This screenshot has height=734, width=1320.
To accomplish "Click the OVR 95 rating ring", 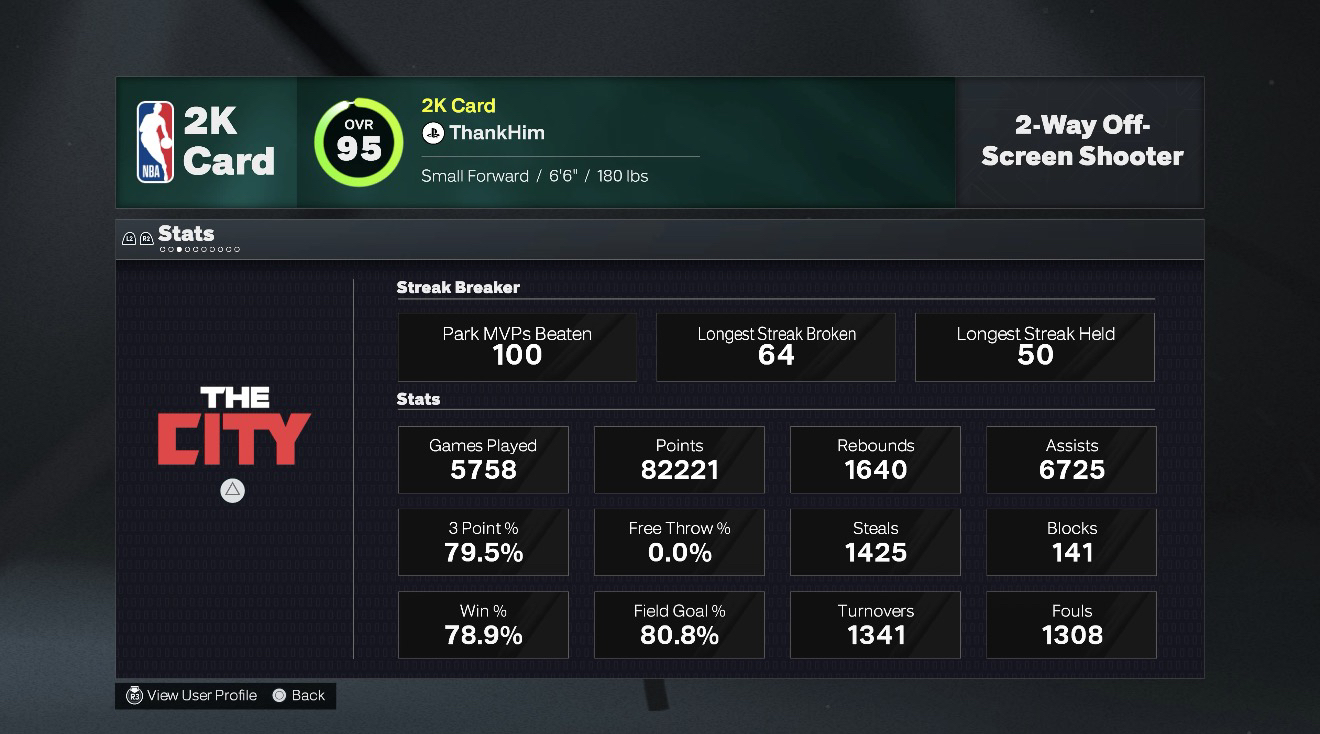I will 358,143.
